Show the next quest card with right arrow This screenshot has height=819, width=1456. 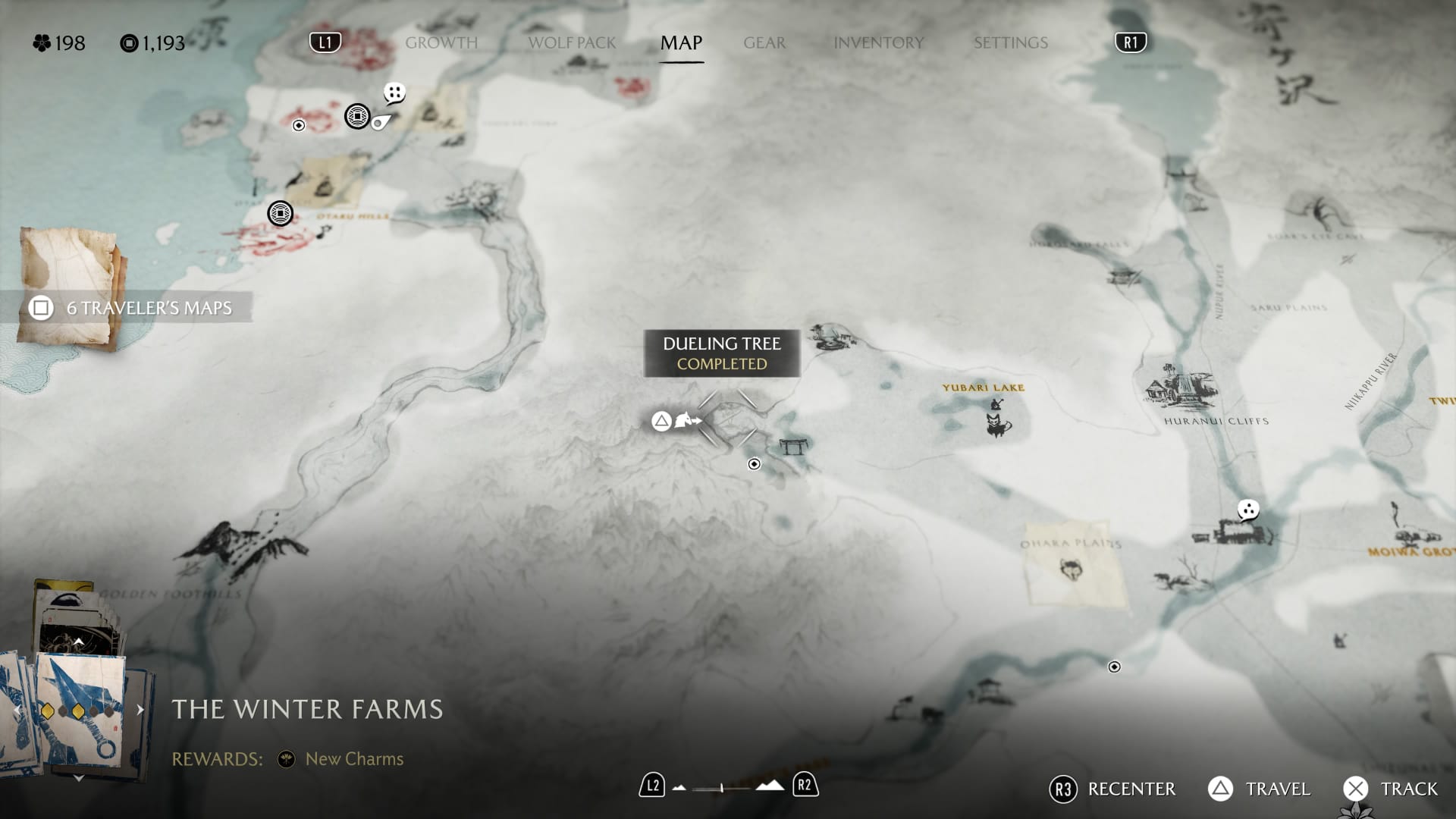point(140,710)
